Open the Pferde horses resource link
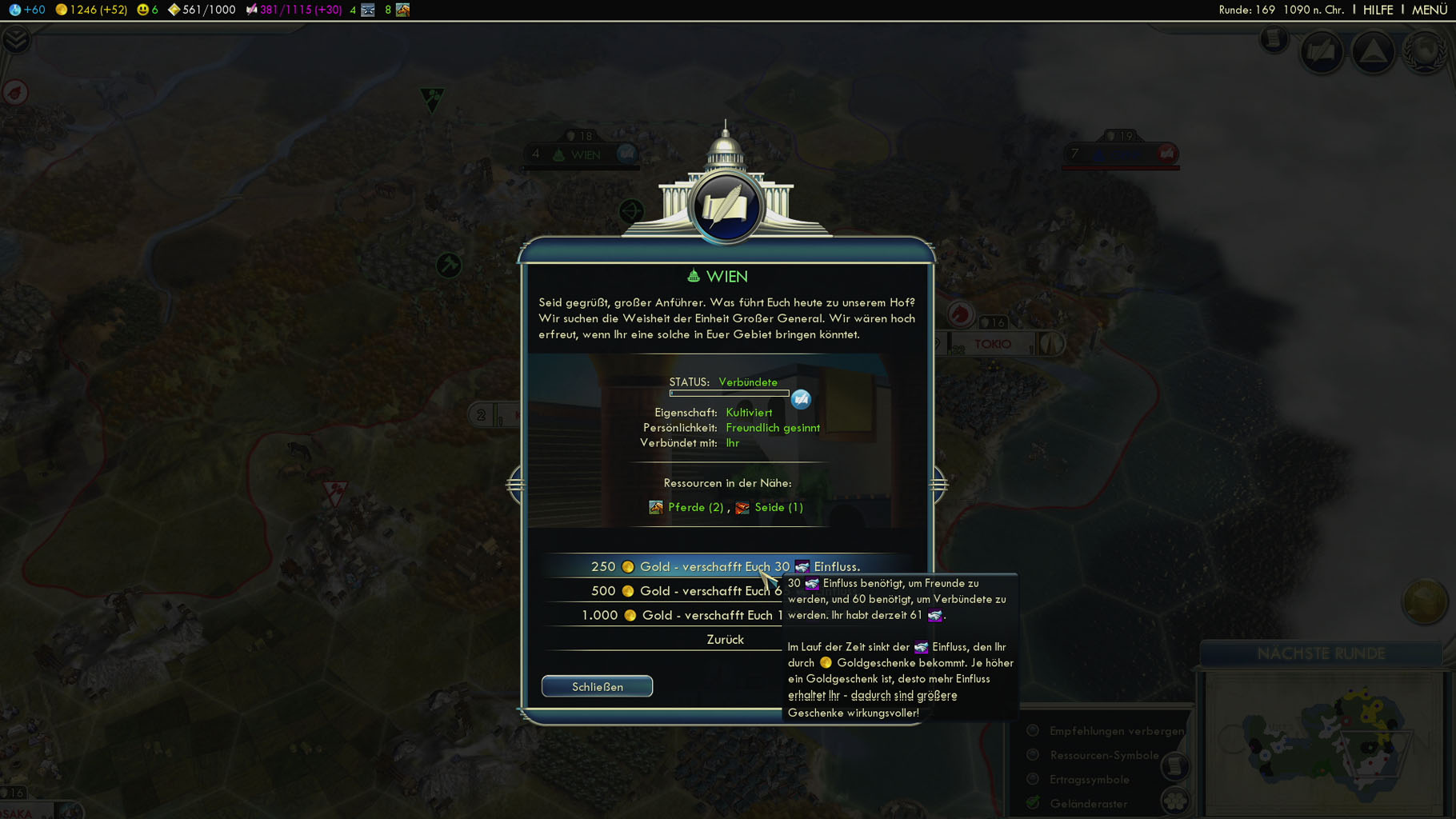1456x819 pixels. (x=694, y=507)
